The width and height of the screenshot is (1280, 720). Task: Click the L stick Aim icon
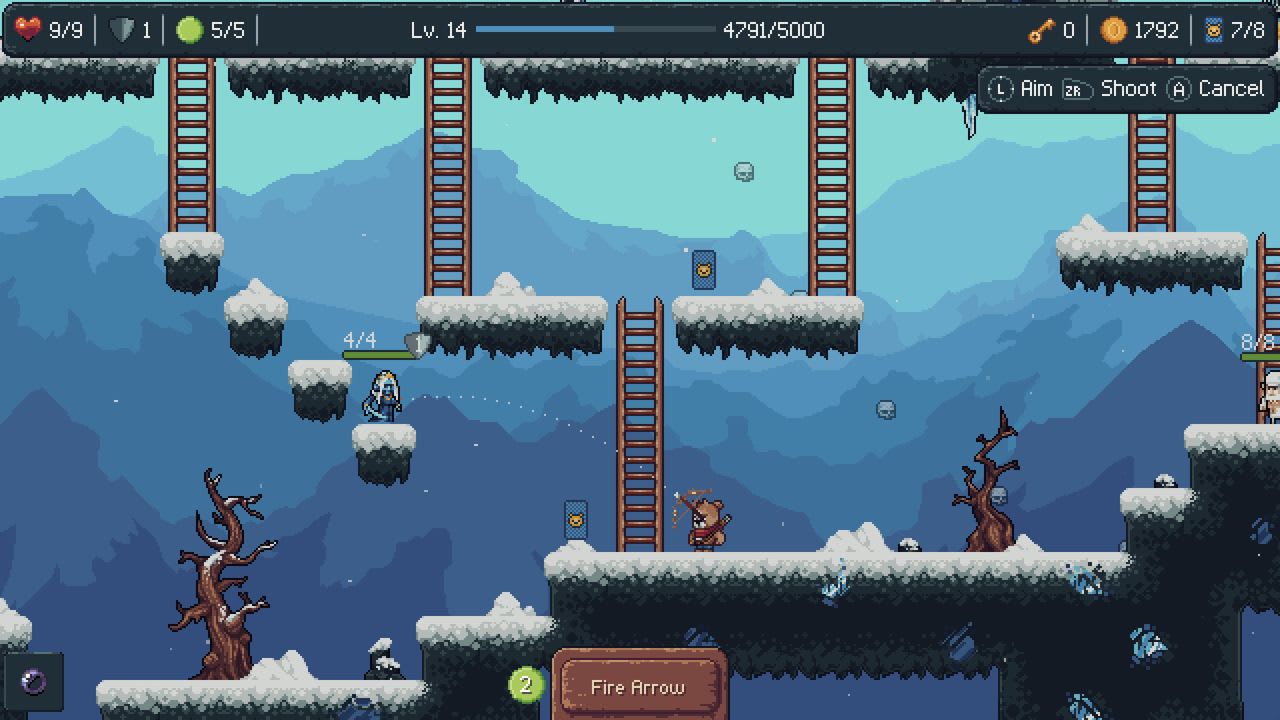click(x=999, y=88)
